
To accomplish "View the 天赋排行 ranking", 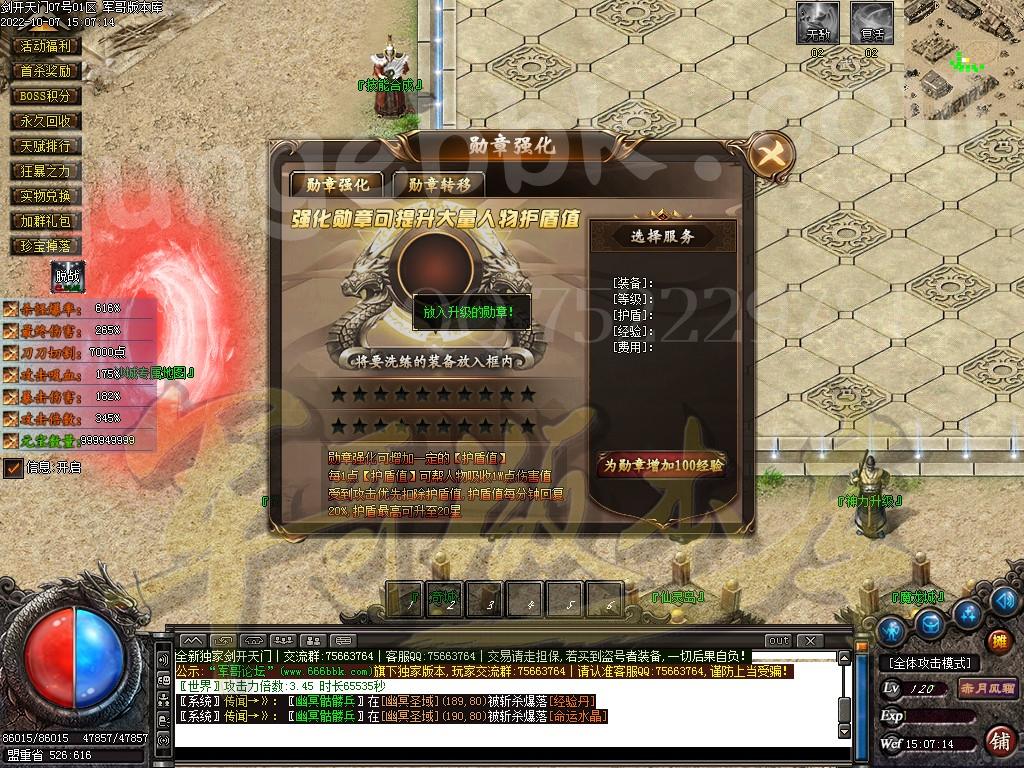I will [x=46, y=146].
